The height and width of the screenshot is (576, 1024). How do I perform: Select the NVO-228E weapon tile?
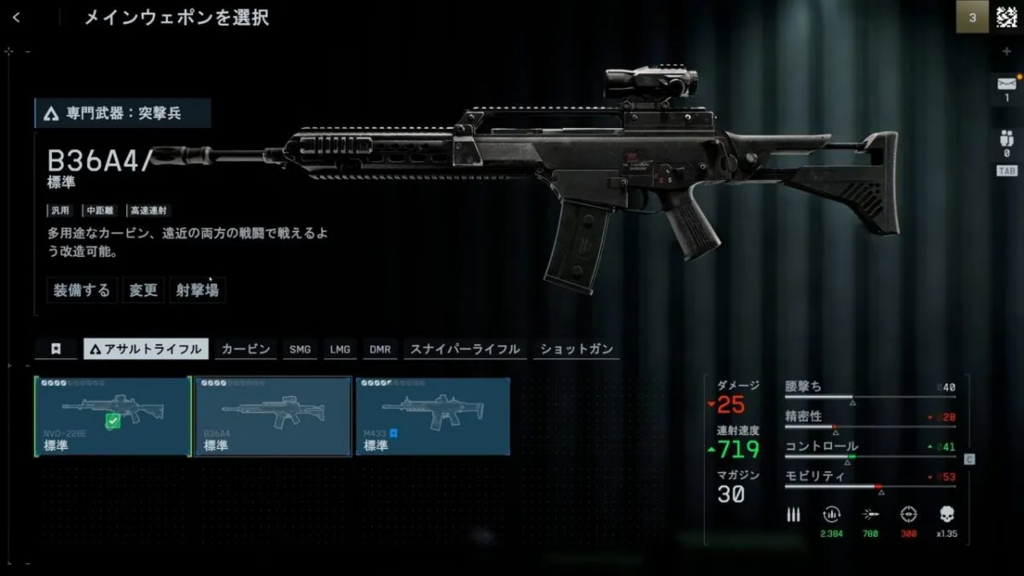click(113, 416)
